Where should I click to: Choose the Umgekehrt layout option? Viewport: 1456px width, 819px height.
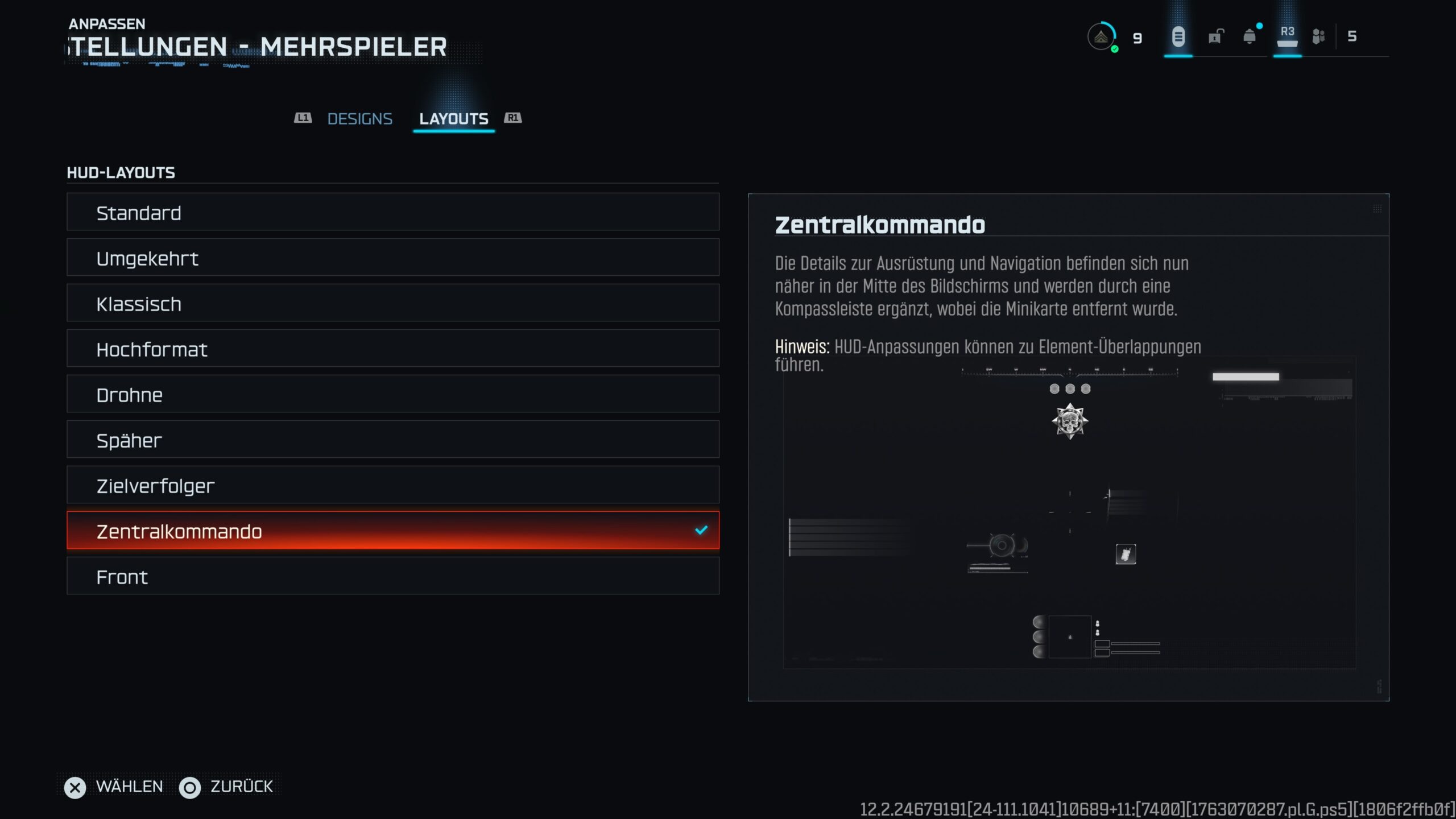click(392, 258)
